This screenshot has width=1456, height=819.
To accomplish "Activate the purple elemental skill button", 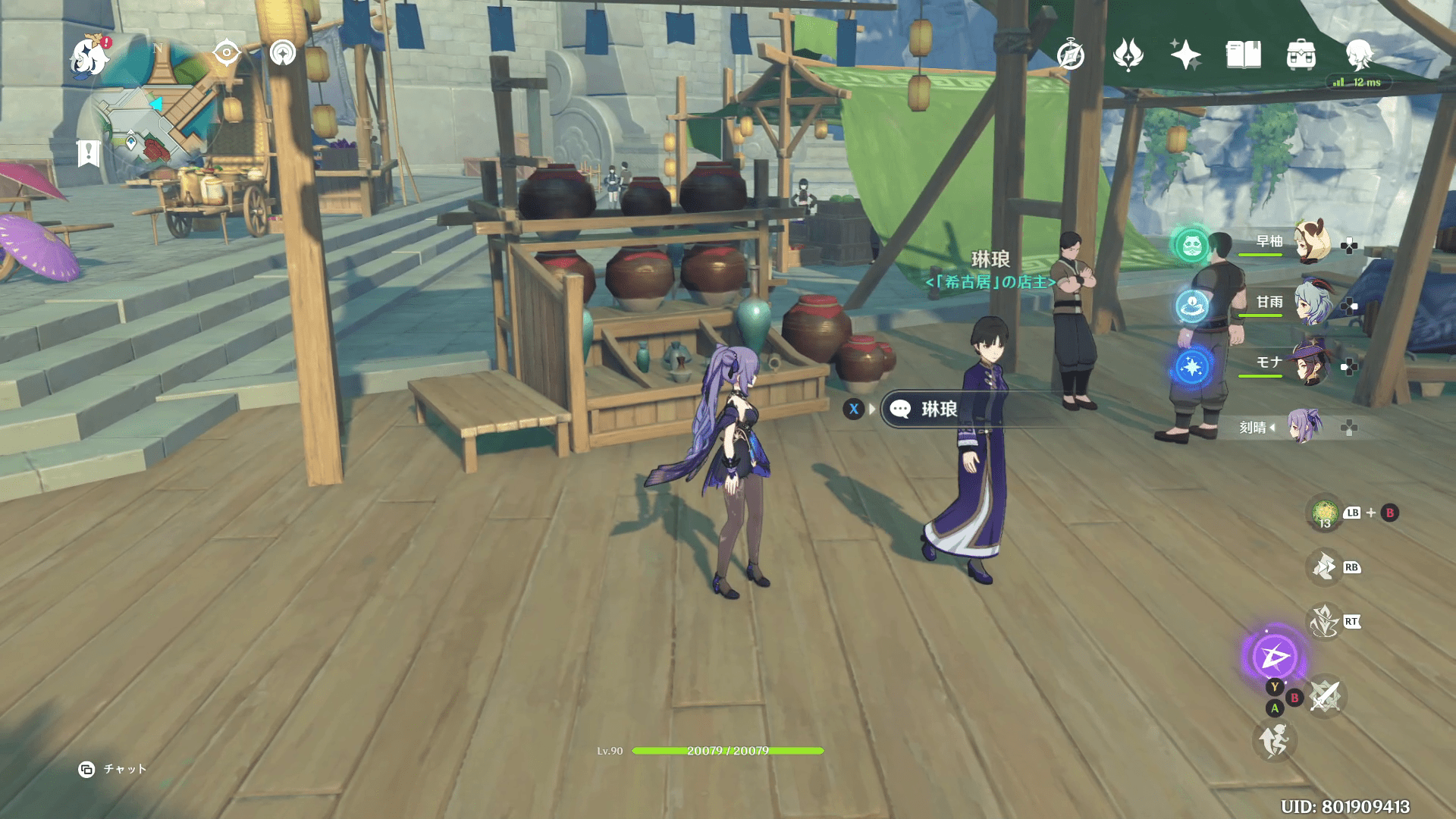I will 1274,656.
